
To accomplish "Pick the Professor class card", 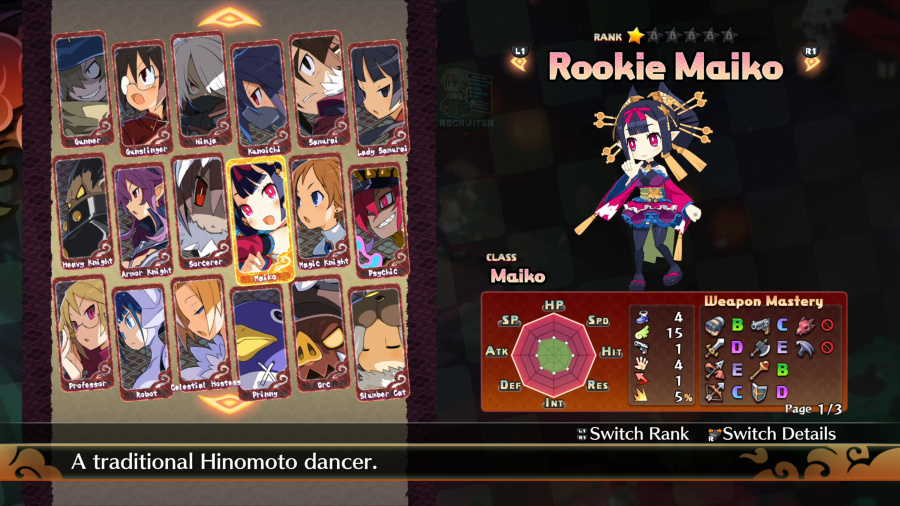I will point(83,334).
